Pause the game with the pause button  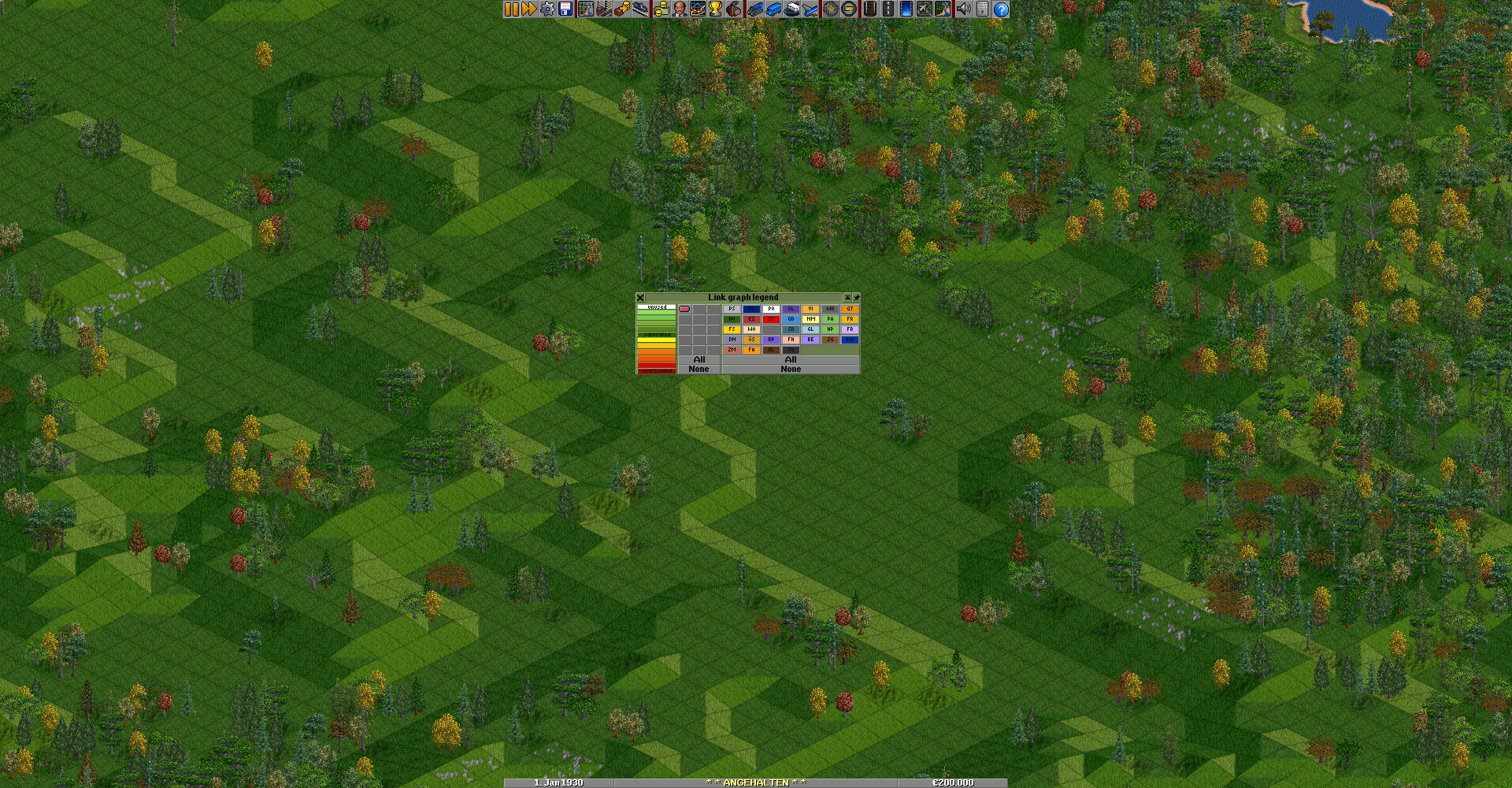click(x=512, y=9)
